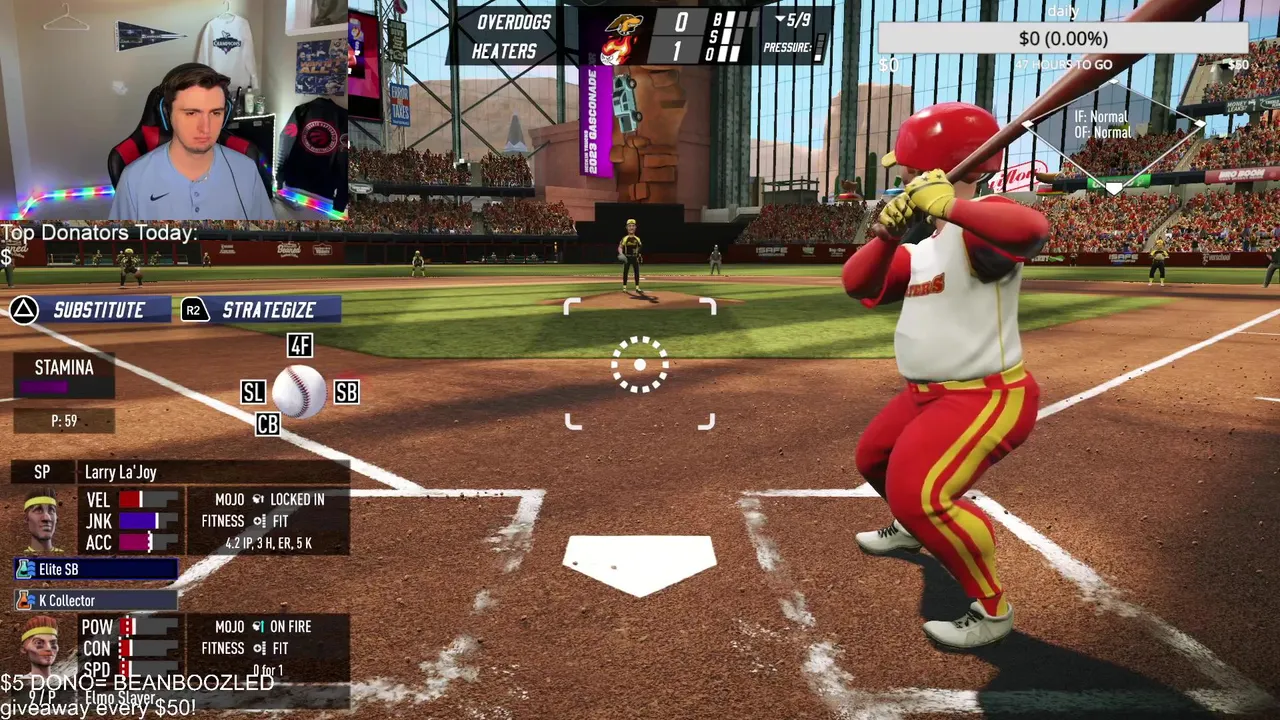Screen dimensions: 1280x720
Task: Click the baseball pitch selector icon
Action: tap(299, 391)
